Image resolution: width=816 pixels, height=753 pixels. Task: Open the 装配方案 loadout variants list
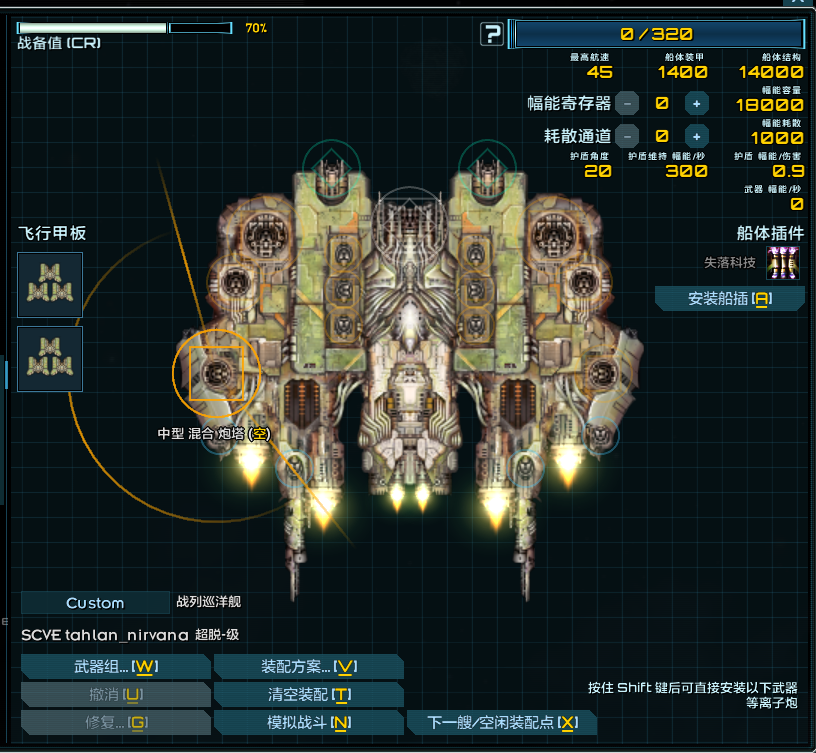point(309,667)
